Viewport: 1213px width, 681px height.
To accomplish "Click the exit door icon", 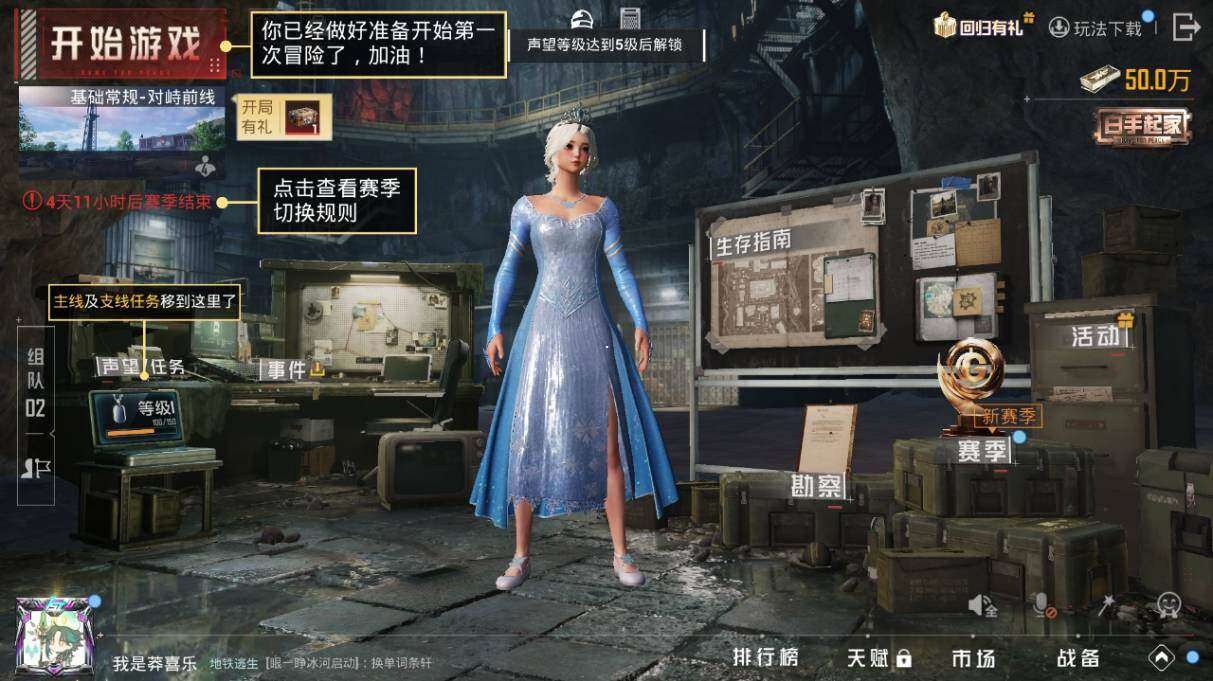I will coord(1185,27).
